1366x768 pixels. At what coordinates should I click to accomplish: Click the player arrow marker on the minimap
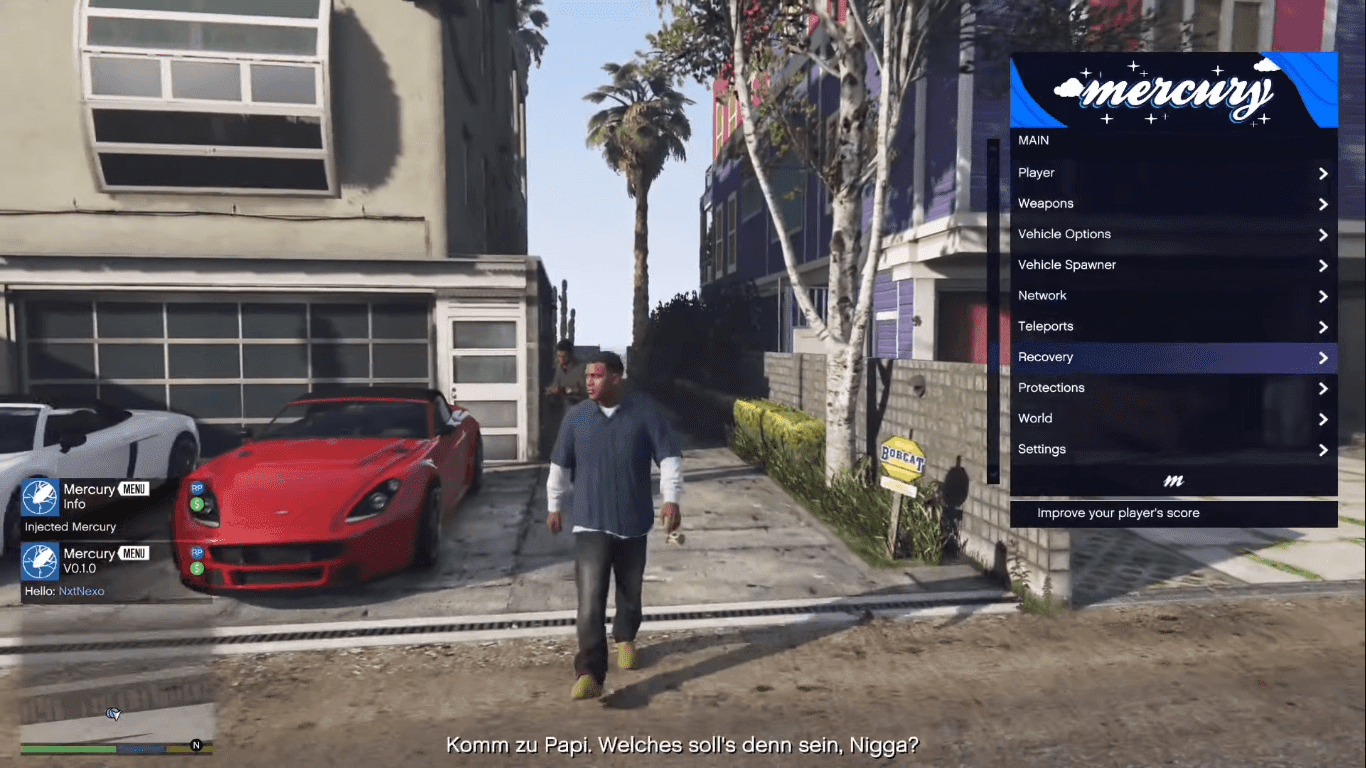click(x=112, y=713)
